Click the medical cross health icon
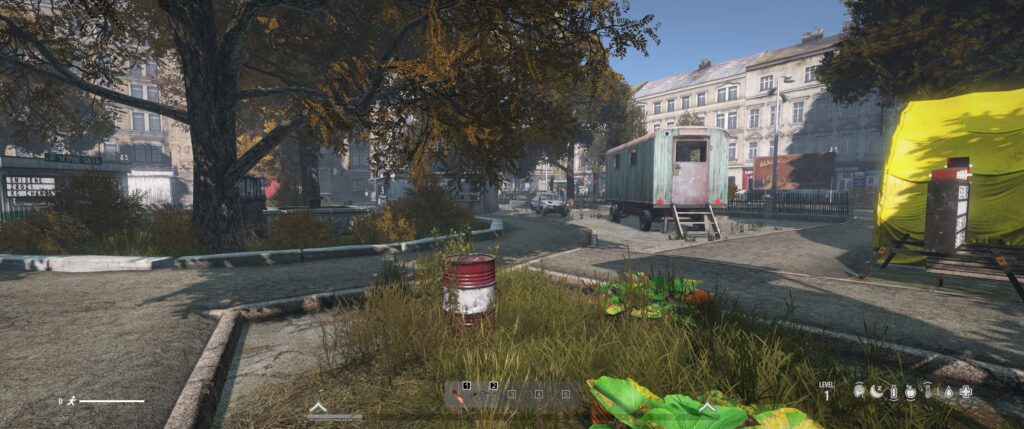 (x=965, y=392)
